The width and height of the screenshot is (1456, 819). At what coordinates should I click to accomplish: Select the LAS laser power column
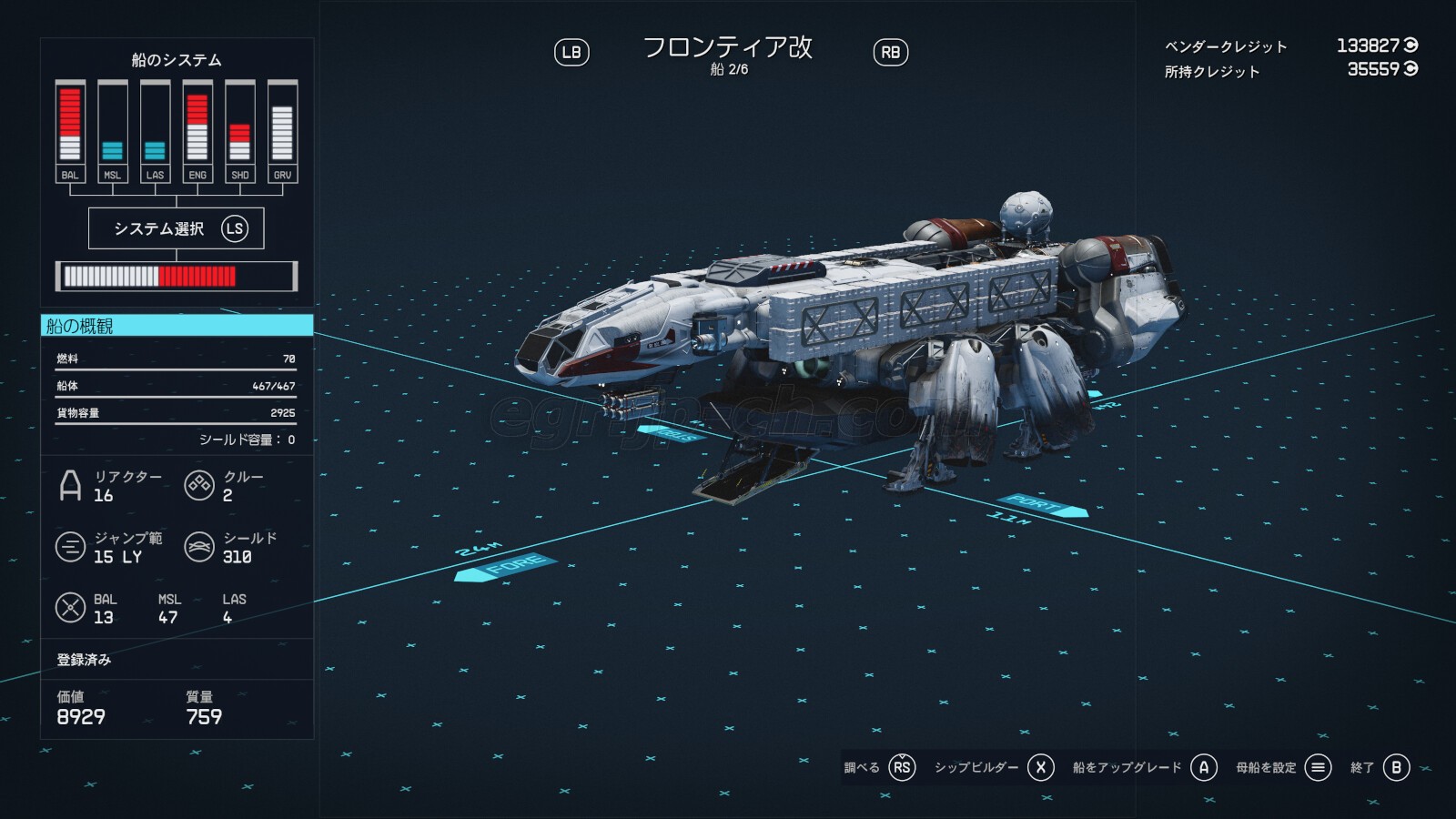click(155, 131)
